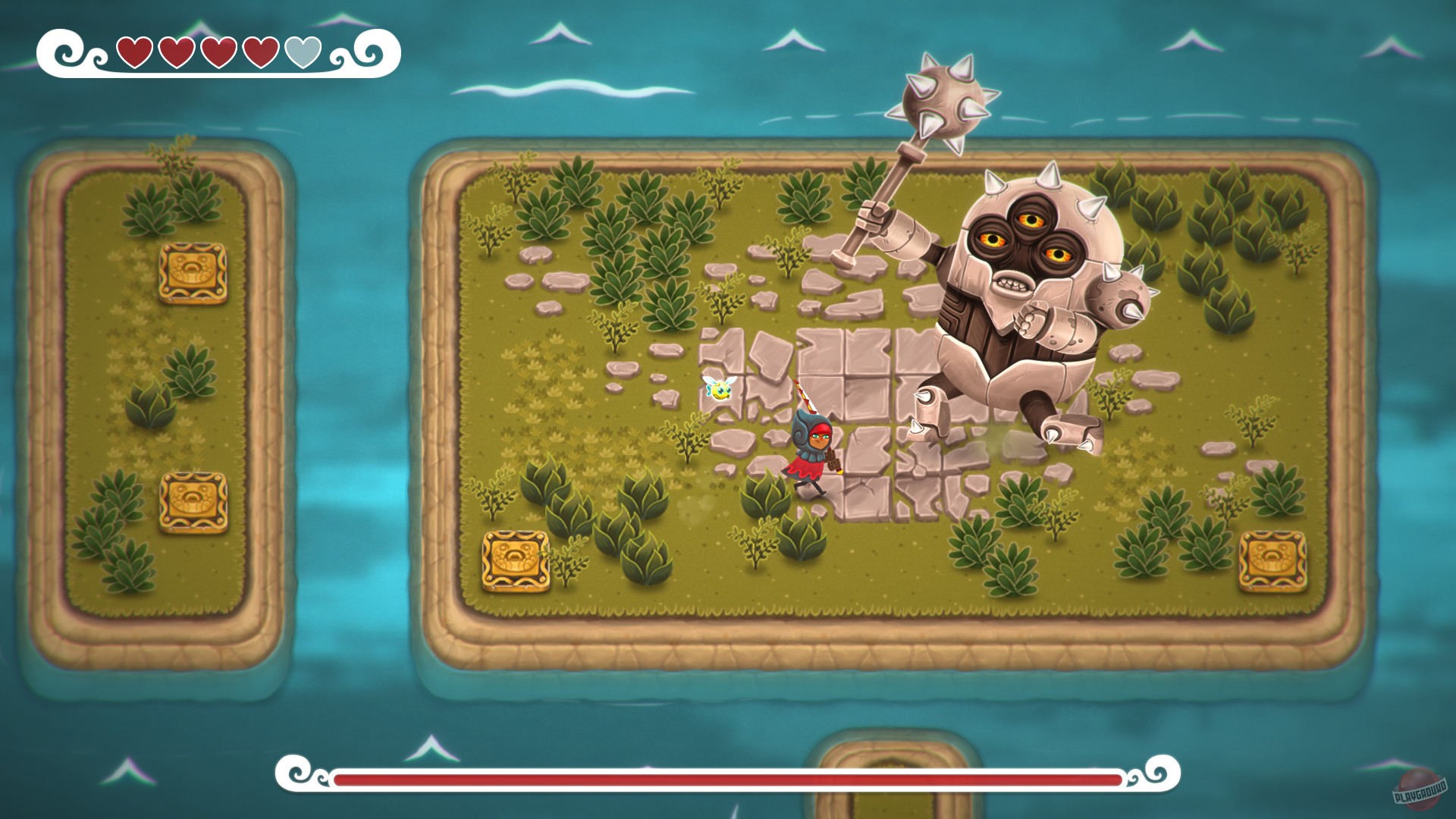The image size is (1456, 819).
Task: Click the empty gray heart on the health meter
Action: 303,53
